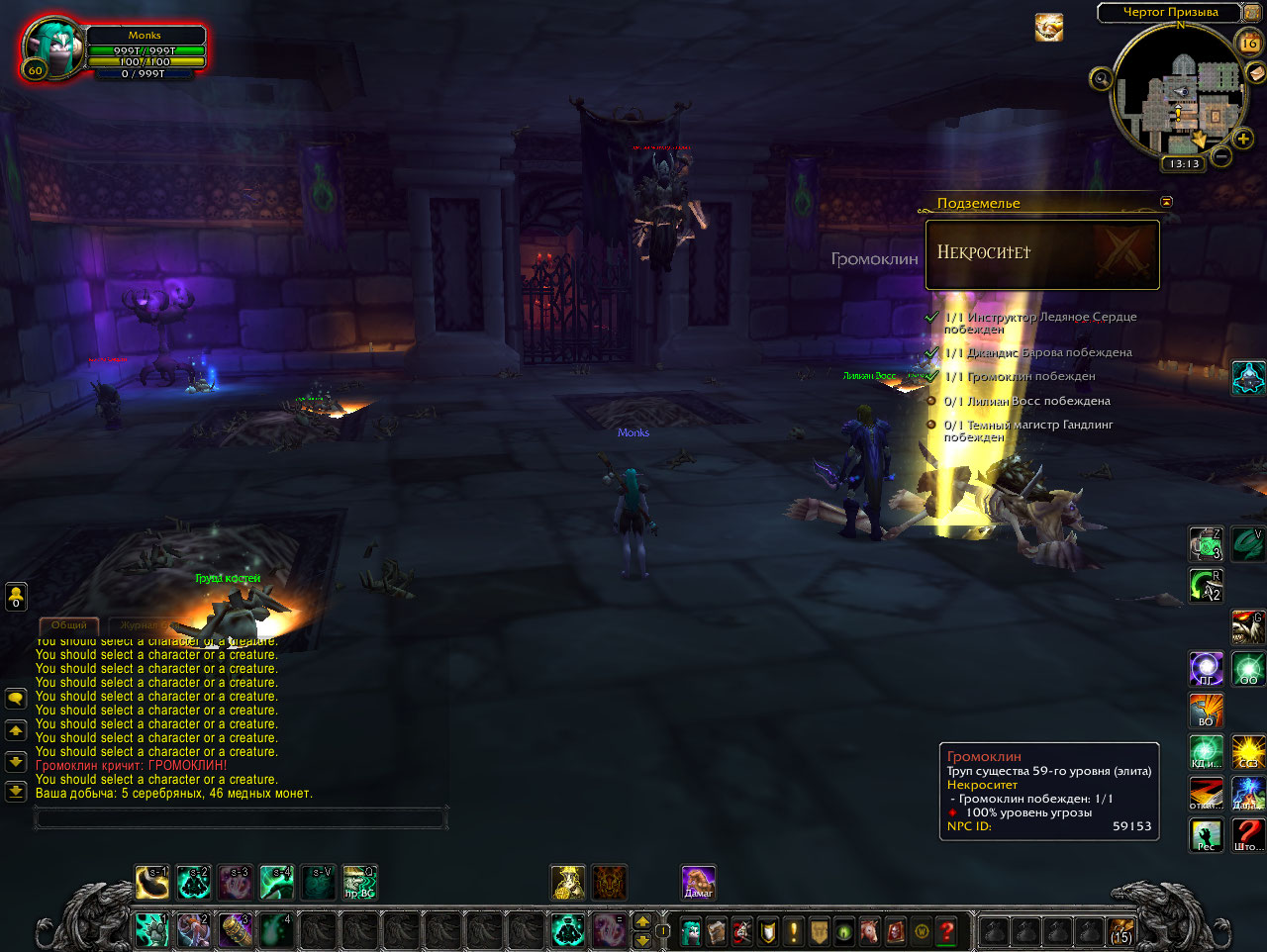The height and width of the screenshot is (952, 1267).
Task: Activate the ВО ability icon
Action: (x=1206, y=711)
